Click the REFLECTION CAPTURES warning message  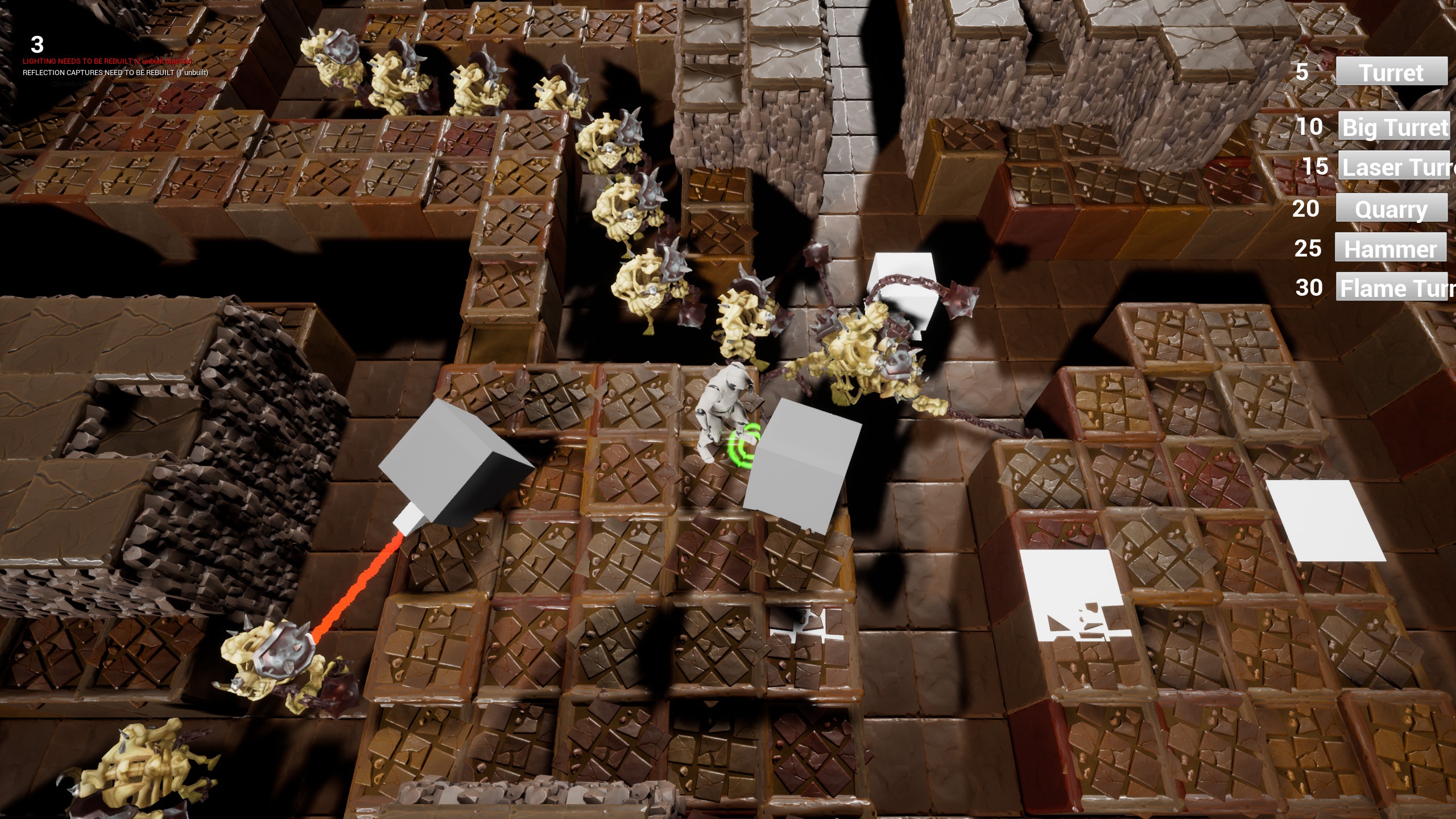[115, 73]
